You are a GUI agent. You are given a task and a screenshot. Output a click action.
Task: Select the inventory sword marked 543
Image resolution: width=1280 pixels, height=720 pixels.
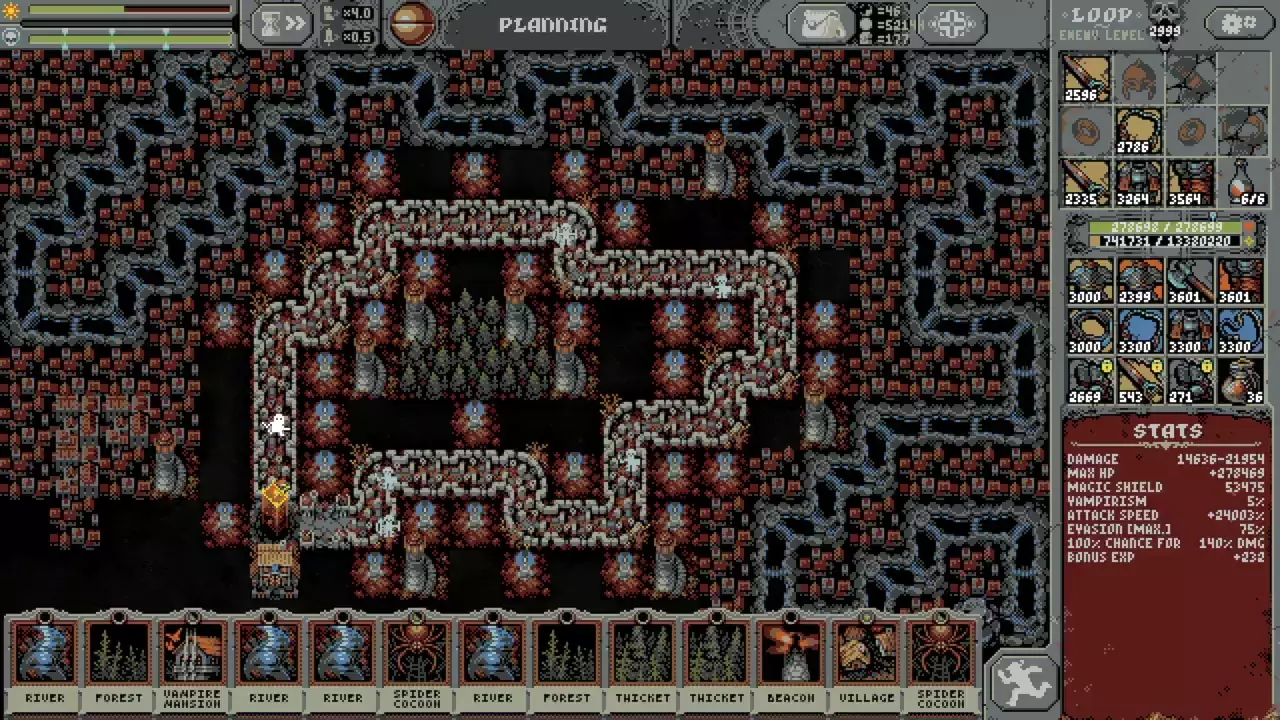tap(1138, 381)
